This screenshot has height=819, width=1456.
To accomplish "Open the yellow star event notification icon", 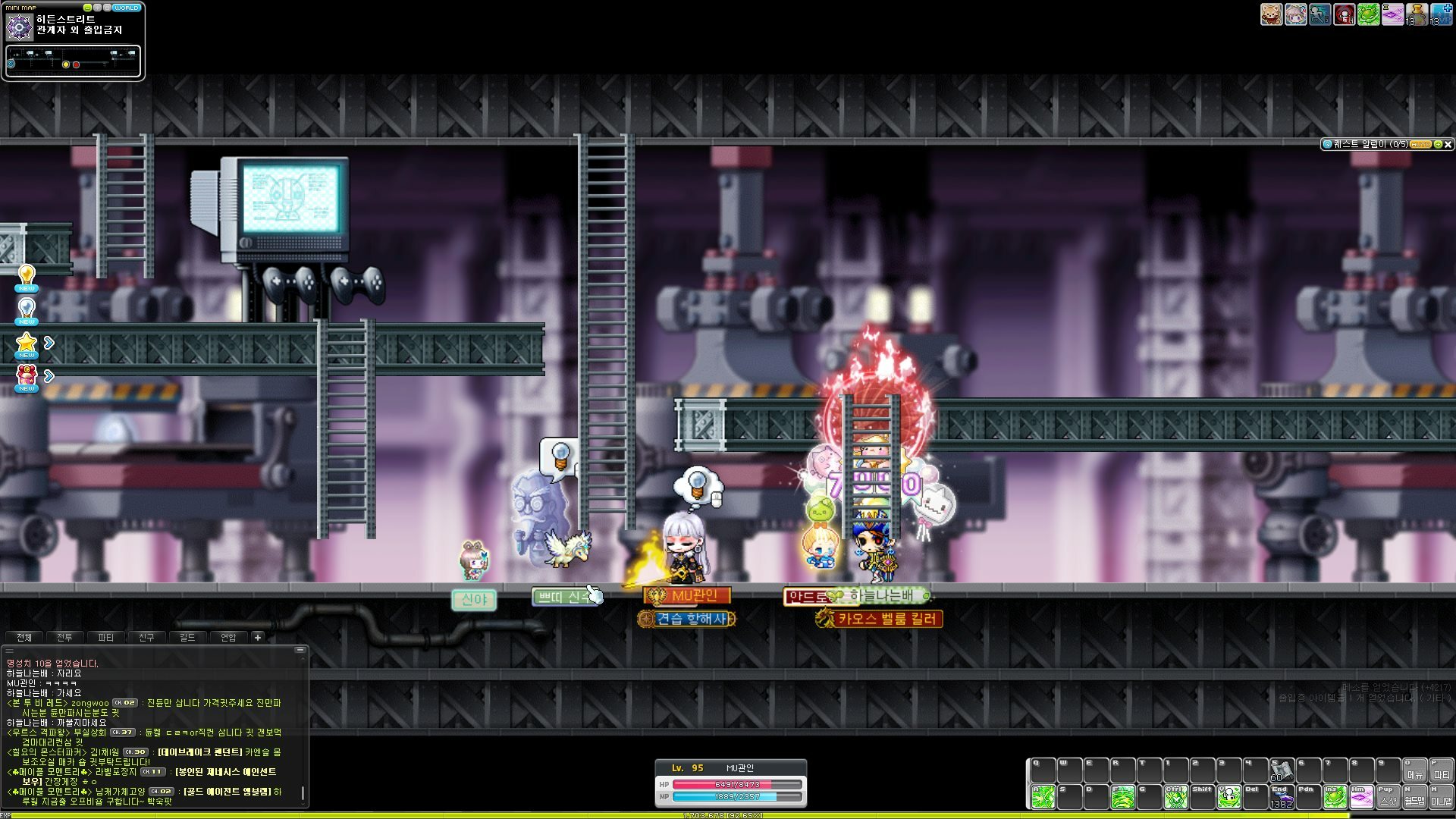I will (x=27, y=344).
